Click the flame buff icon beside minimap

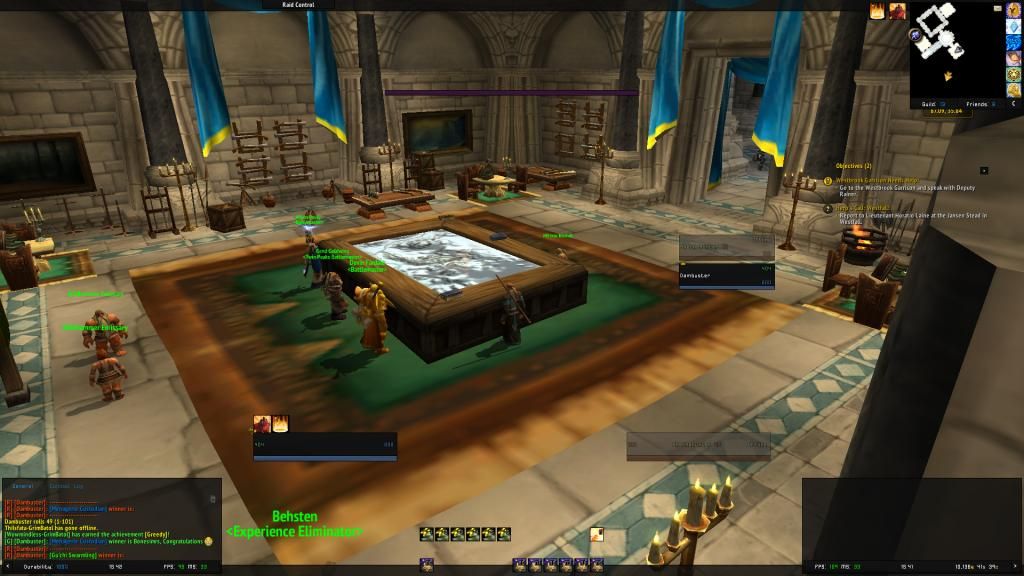(x=878, y=12)
